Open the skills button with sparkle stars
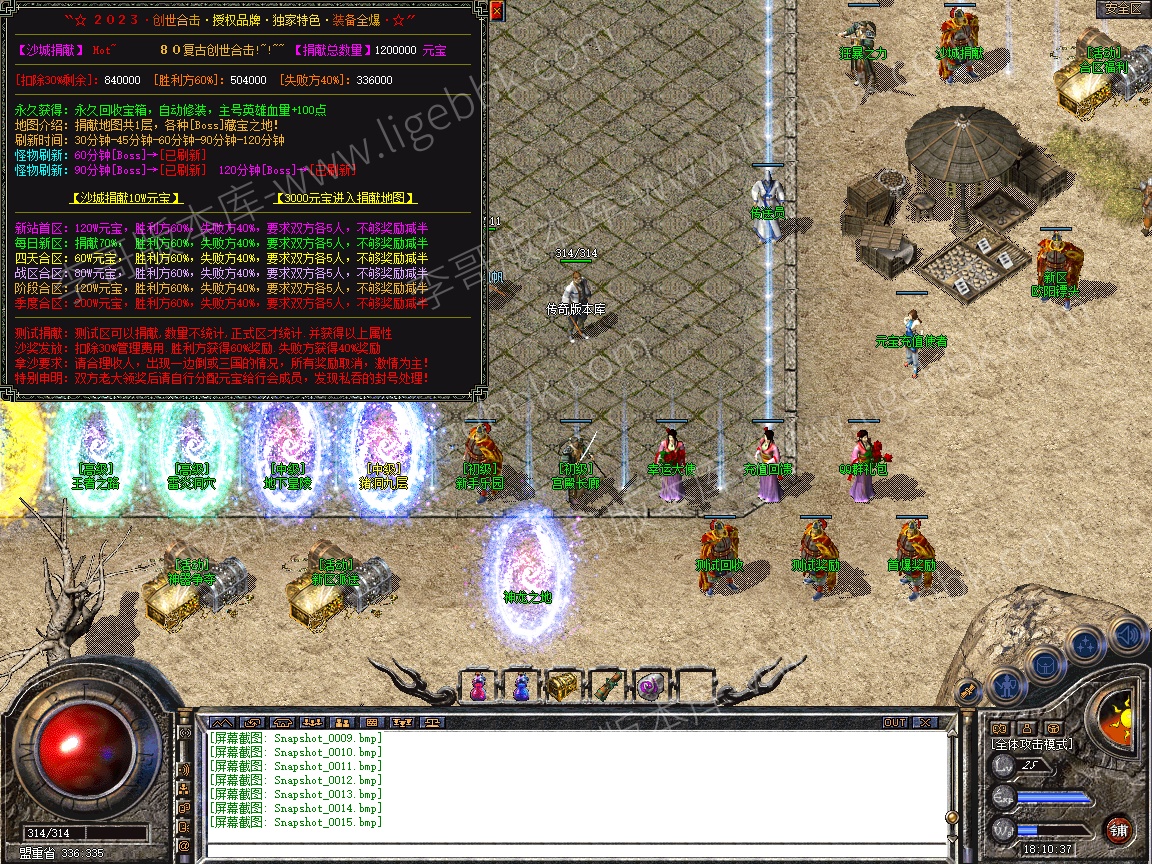The image size is (1152, 864). tap(1085, 645)
